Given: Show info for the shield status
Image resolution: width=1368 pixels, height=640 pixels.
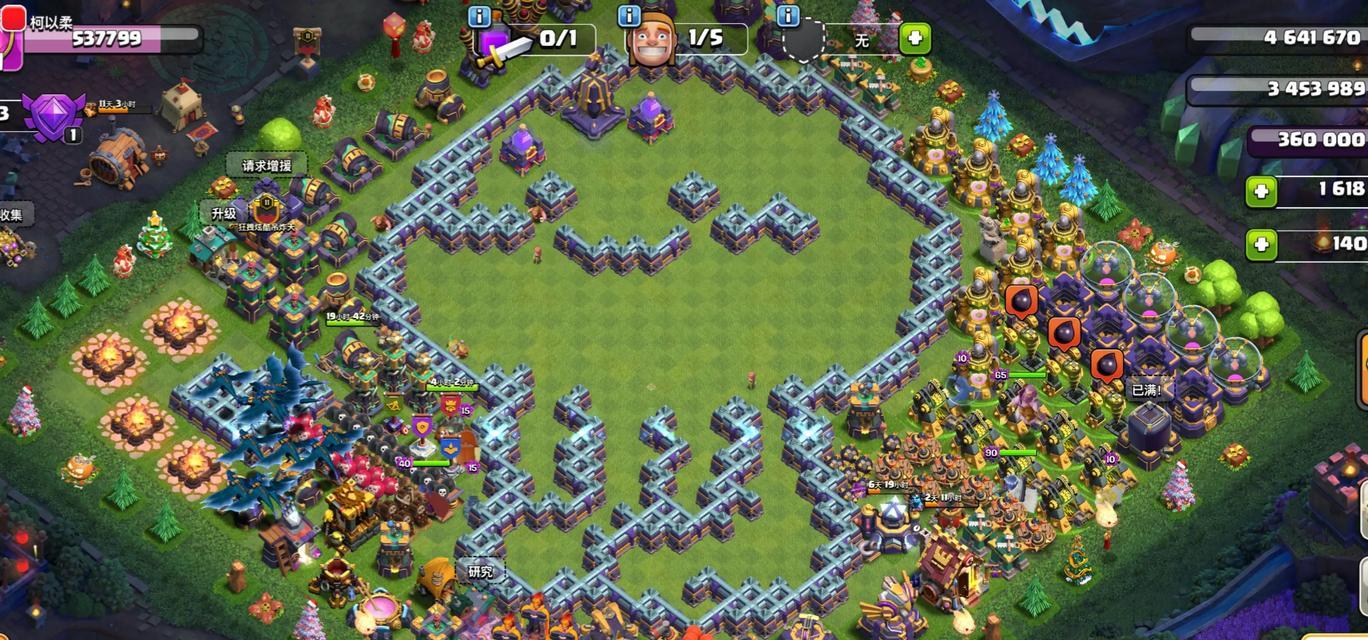Looking at the screenshot, I should coord(788,17).
